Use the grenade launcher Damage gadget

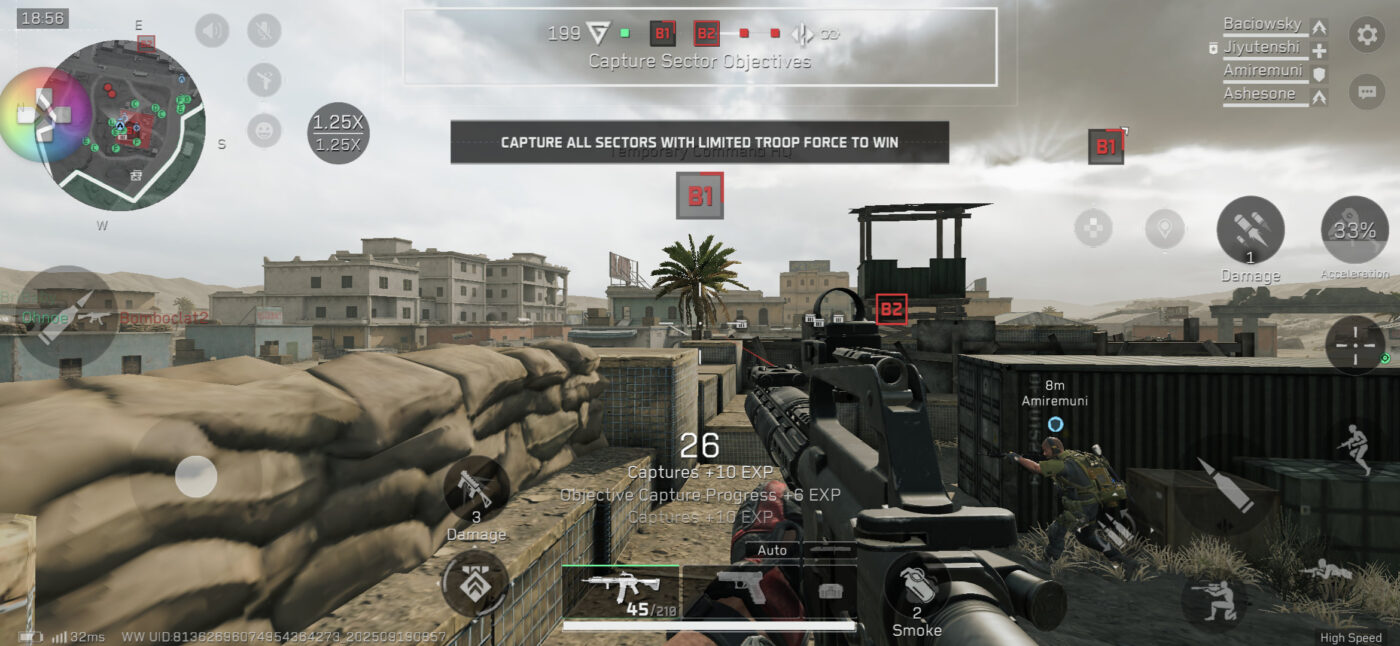click(475, 492)
